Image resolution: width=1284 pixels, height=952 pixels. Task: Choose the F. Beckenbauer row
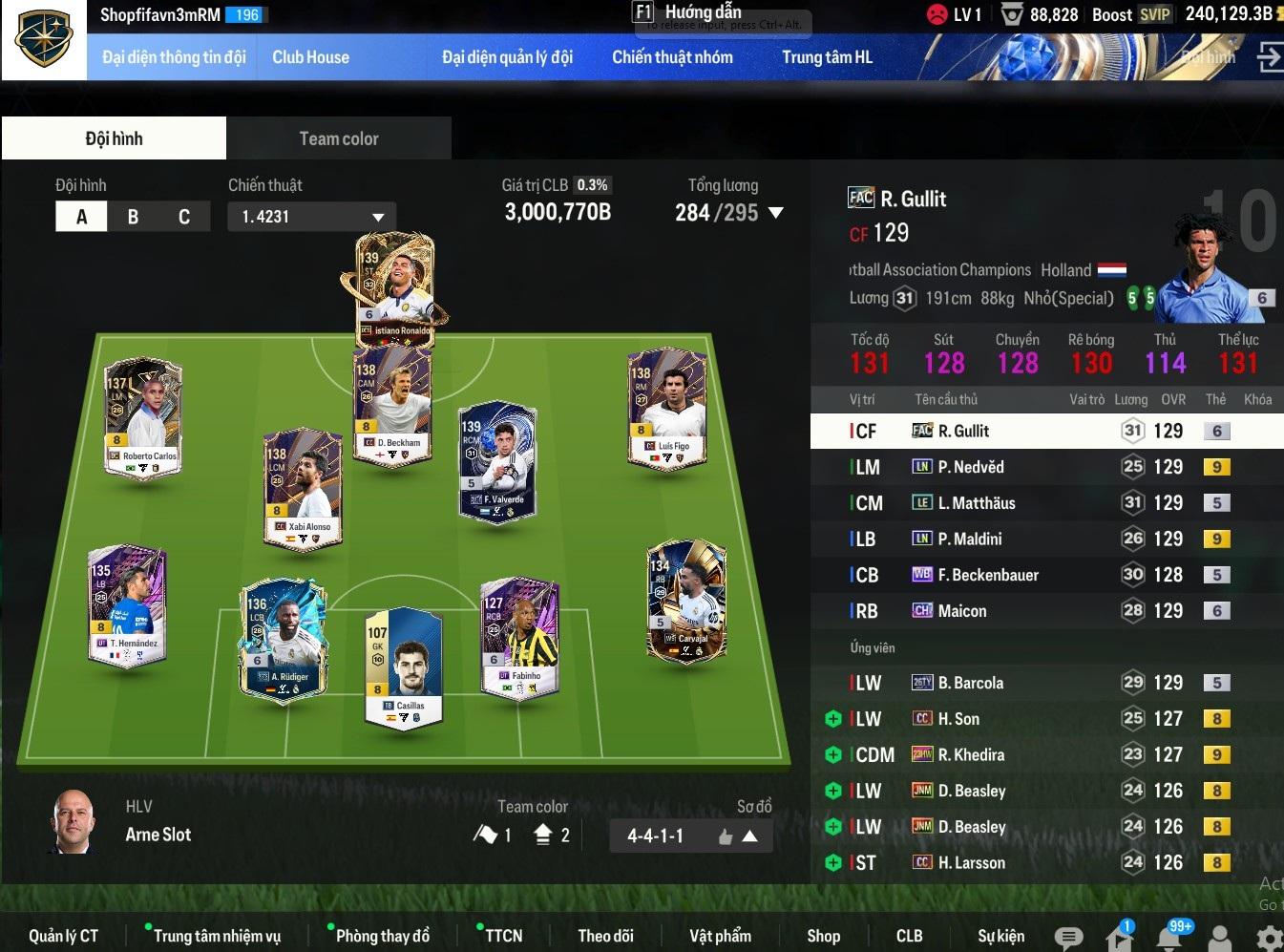pyautogui.click(x=987, y=575)
